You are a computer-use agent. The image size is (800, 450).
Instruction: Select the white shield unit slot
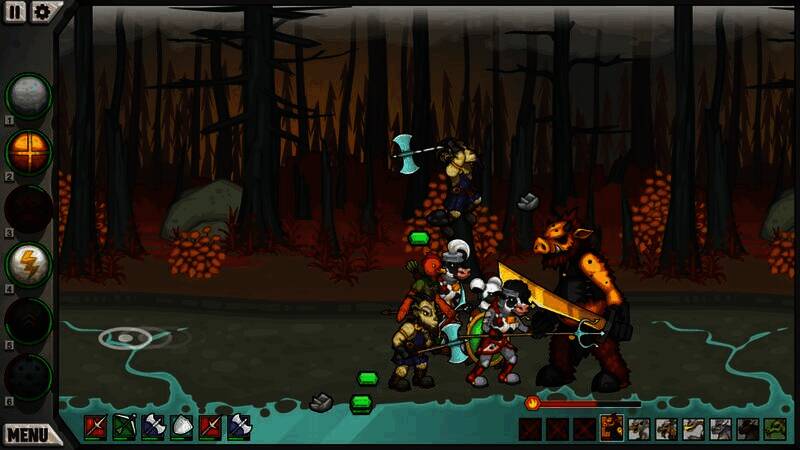[x=182, y=428]
